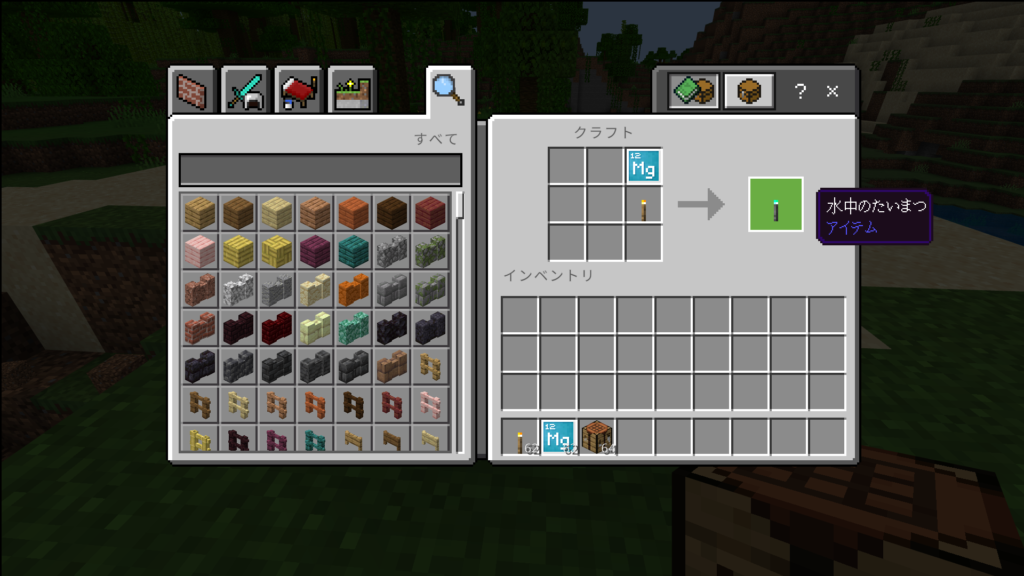Open the Equipment tab with the sword icon
1024x576 pixels.
click(x=245, y=92)
